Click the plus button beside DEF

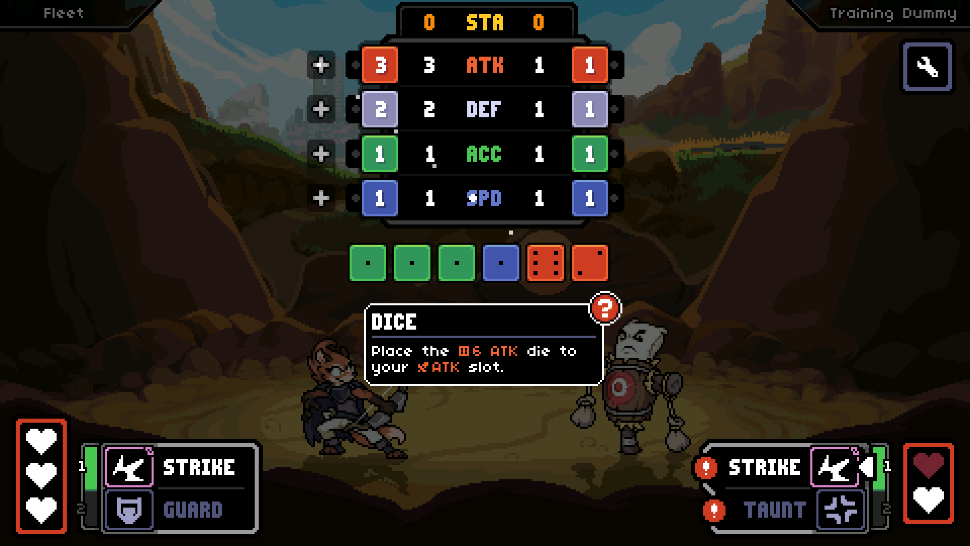tap(321, 110)
